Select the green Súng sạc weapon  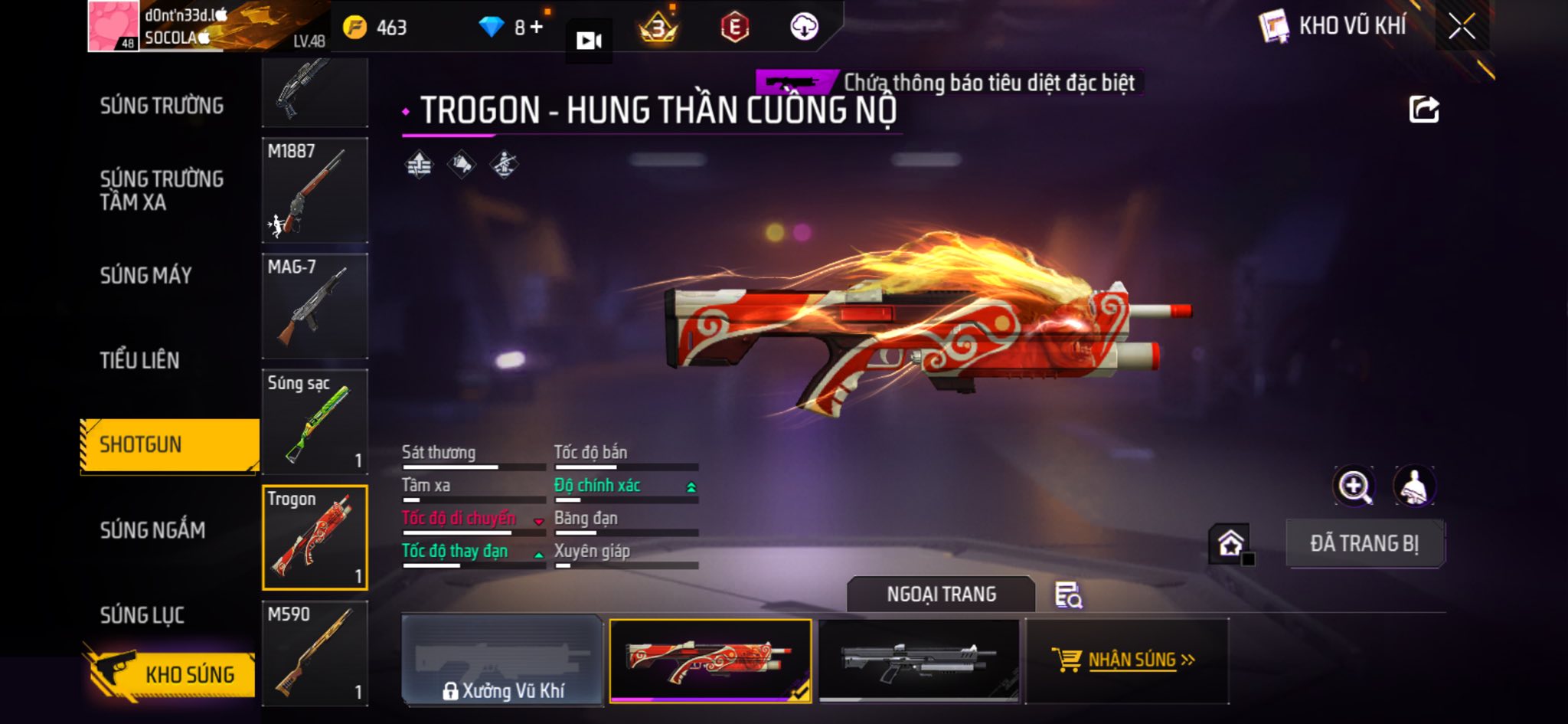click(315, 421)
